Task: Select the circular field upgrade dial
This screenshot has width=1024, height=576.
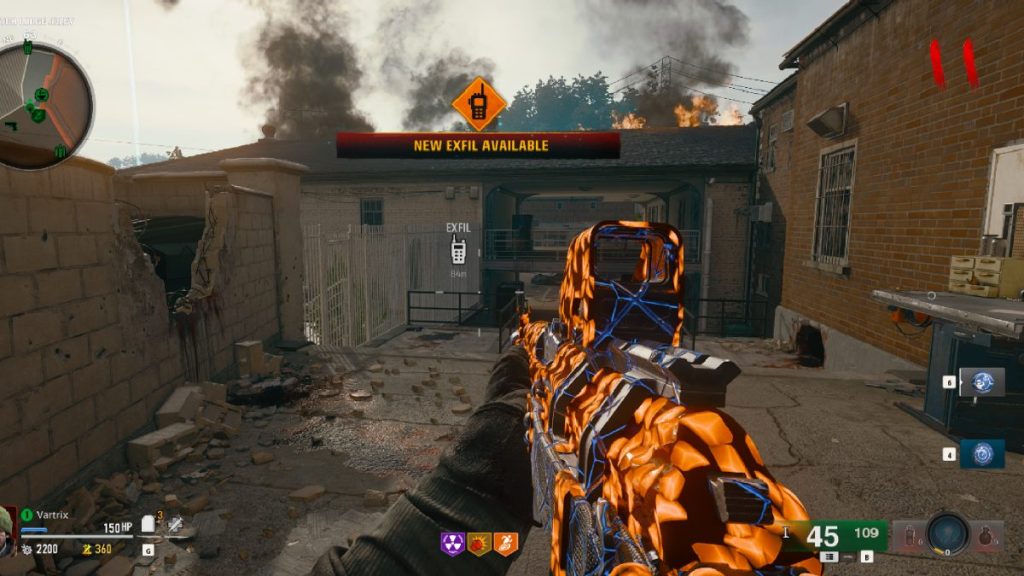Action: [947, 533]
